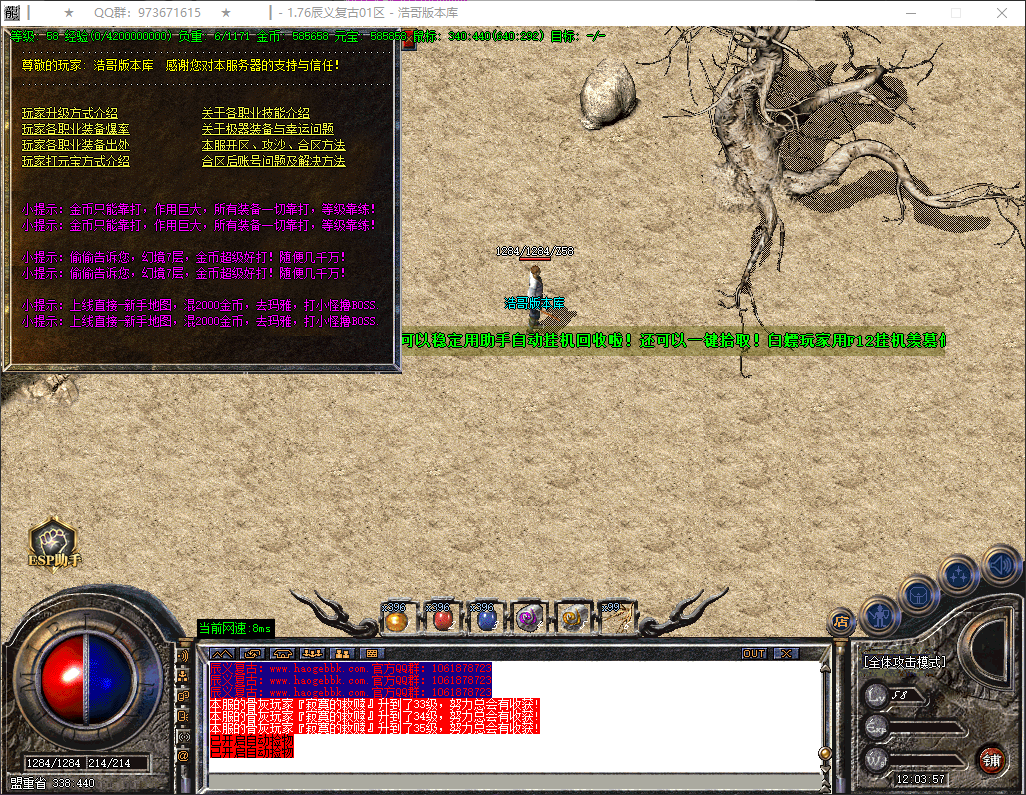The width and height of the screenshot is (1026, 795).
Task: Close the game window
Action: tap(1002, 13)
